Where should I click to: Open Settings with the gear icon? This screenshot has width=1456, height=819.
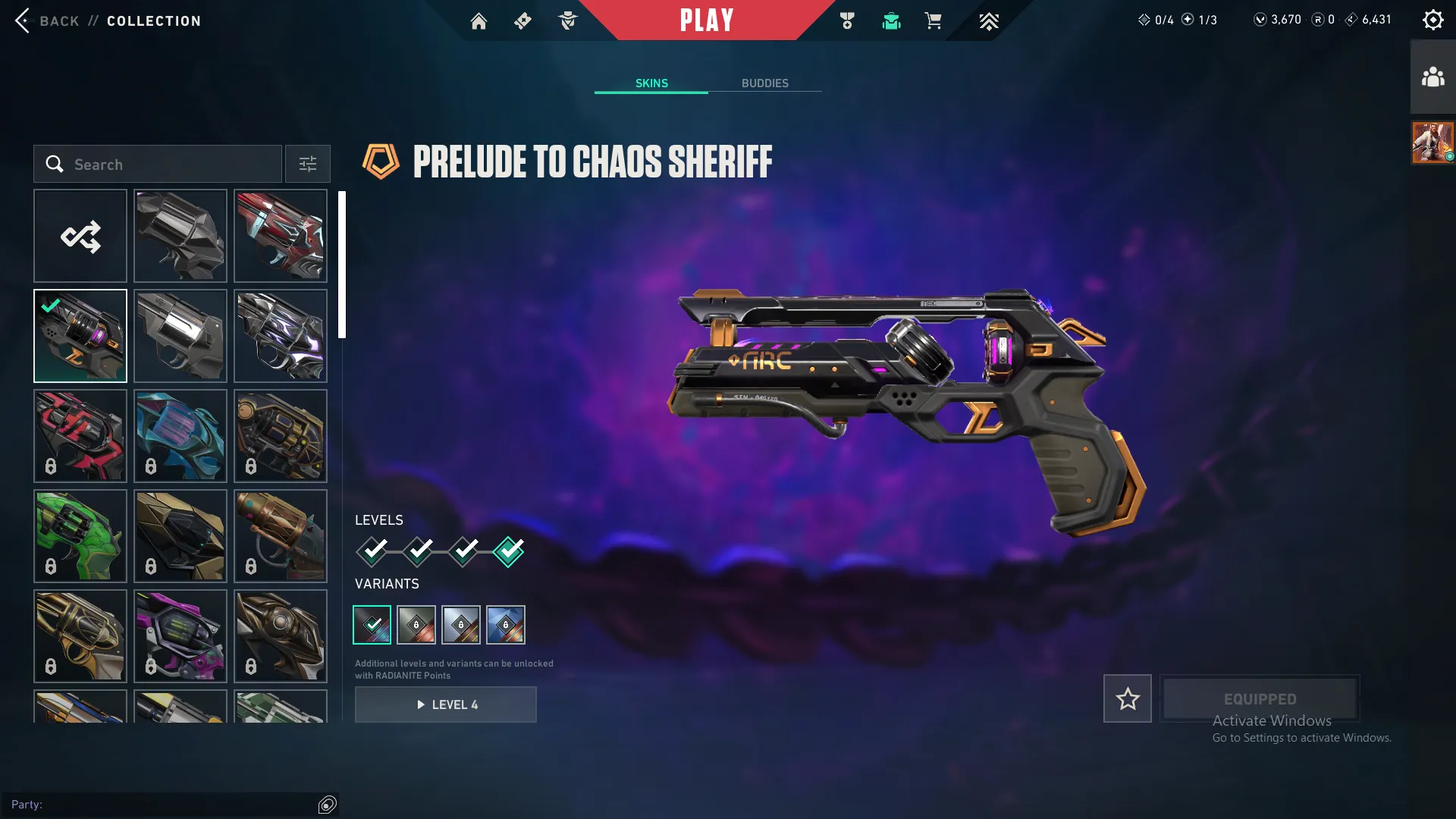point(1433,19)
